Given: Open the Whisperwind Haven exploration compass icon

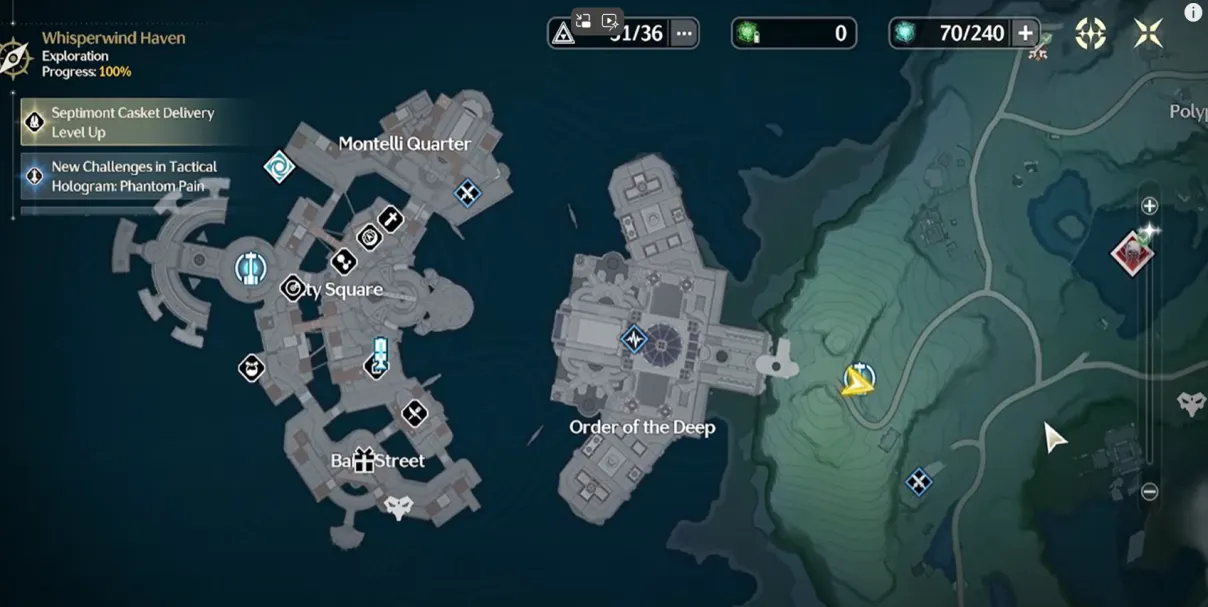Looking at the screenshot, I should tap(15, 56).
